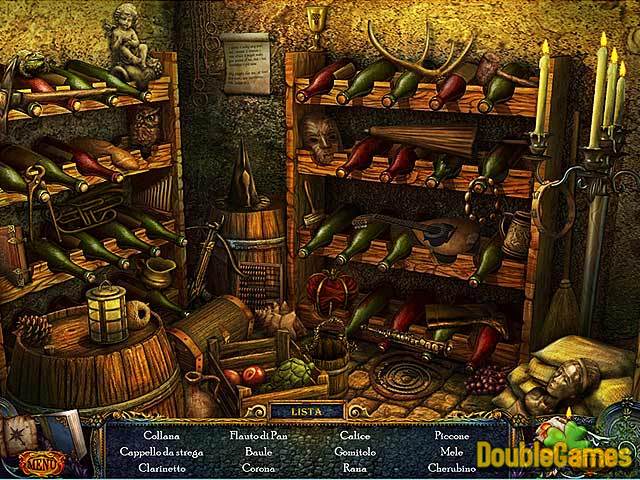640x480 pixels.
Task: Choose Rana from the item list
Action: click(355, 467)
